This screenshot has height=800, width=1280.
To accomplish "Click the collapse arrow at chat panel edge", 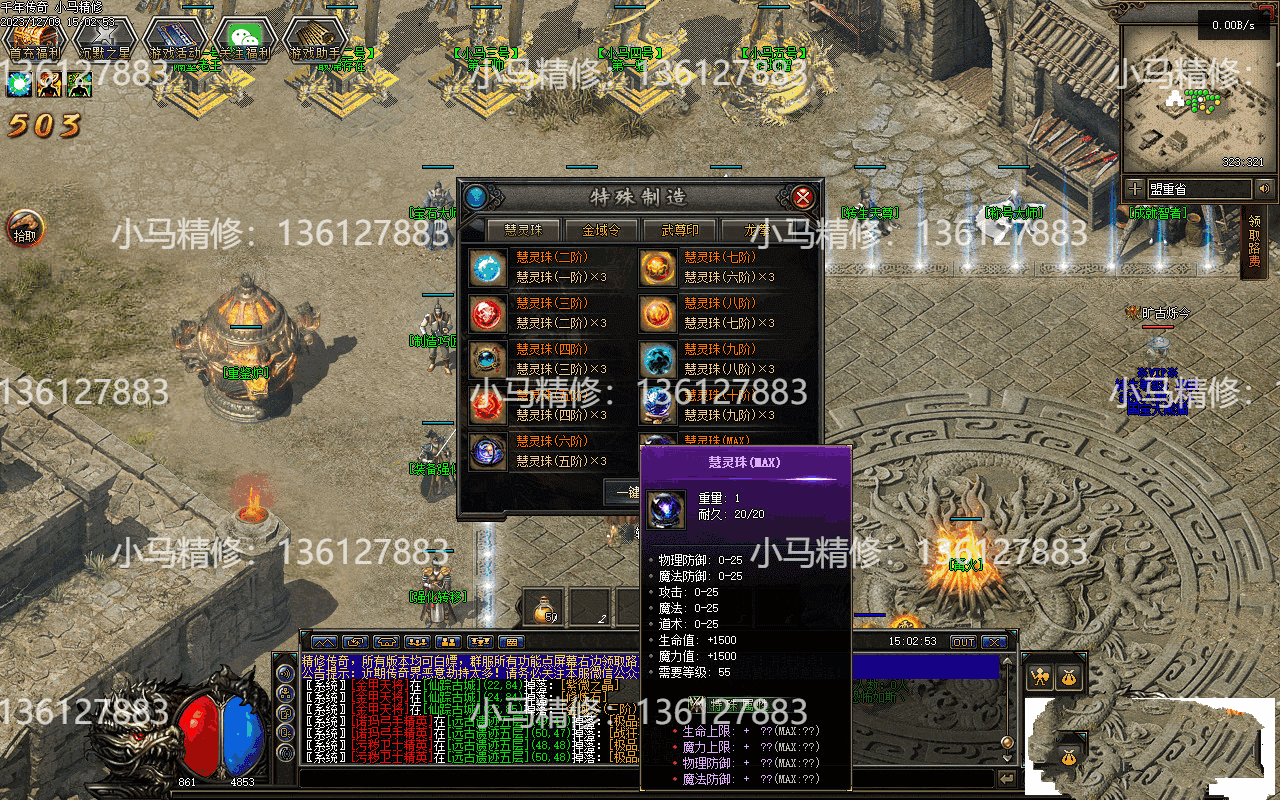I will (1007, 777).
